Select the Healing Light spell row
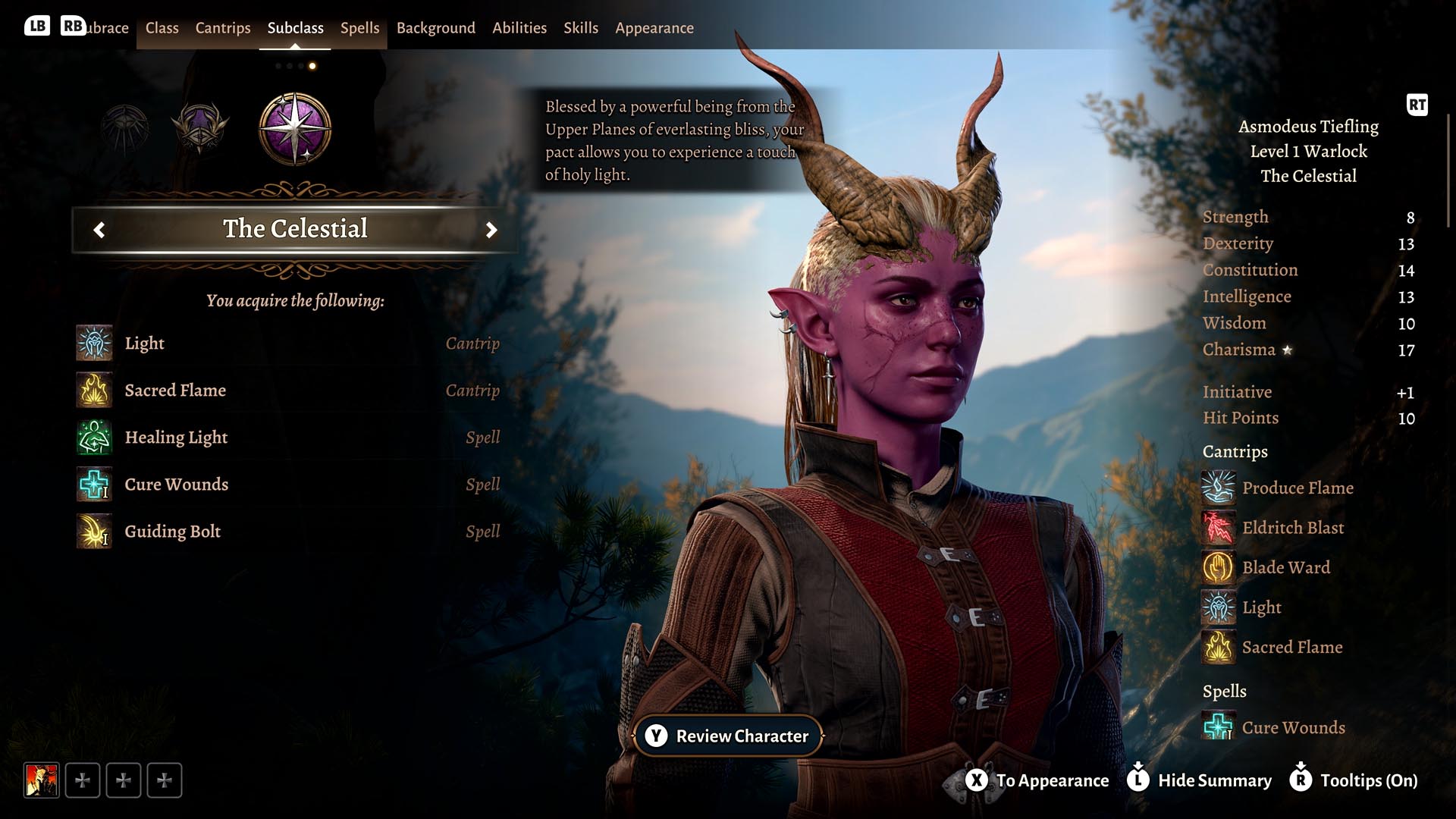The height and width of the screenshot is (819, 1456). click(288, 438)
